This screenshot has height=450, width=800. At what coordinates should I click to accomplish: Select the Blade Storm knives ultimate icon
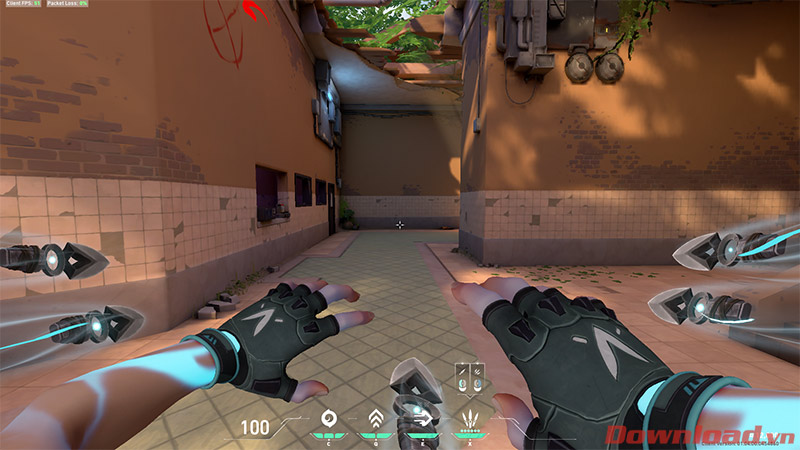(x=470, y=419)
